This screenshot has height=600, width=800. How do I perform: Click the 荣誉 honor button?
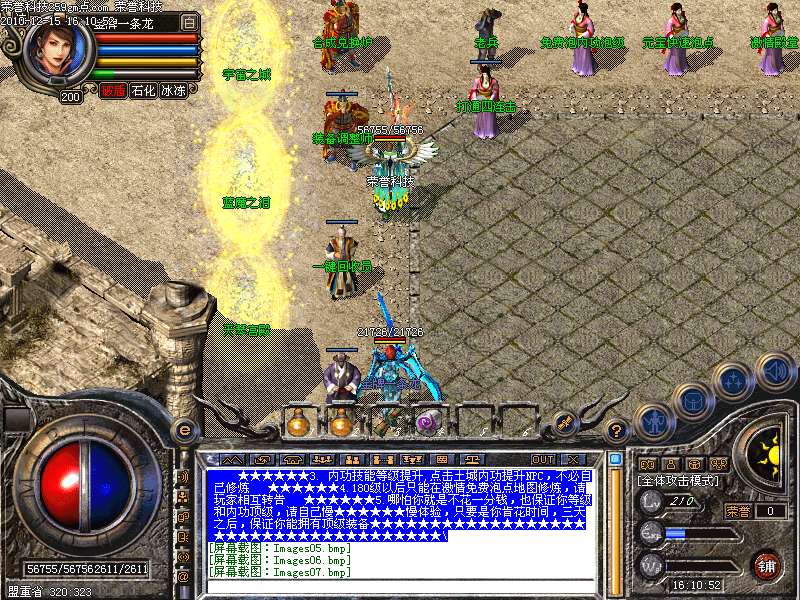click(x=739, y=511)
